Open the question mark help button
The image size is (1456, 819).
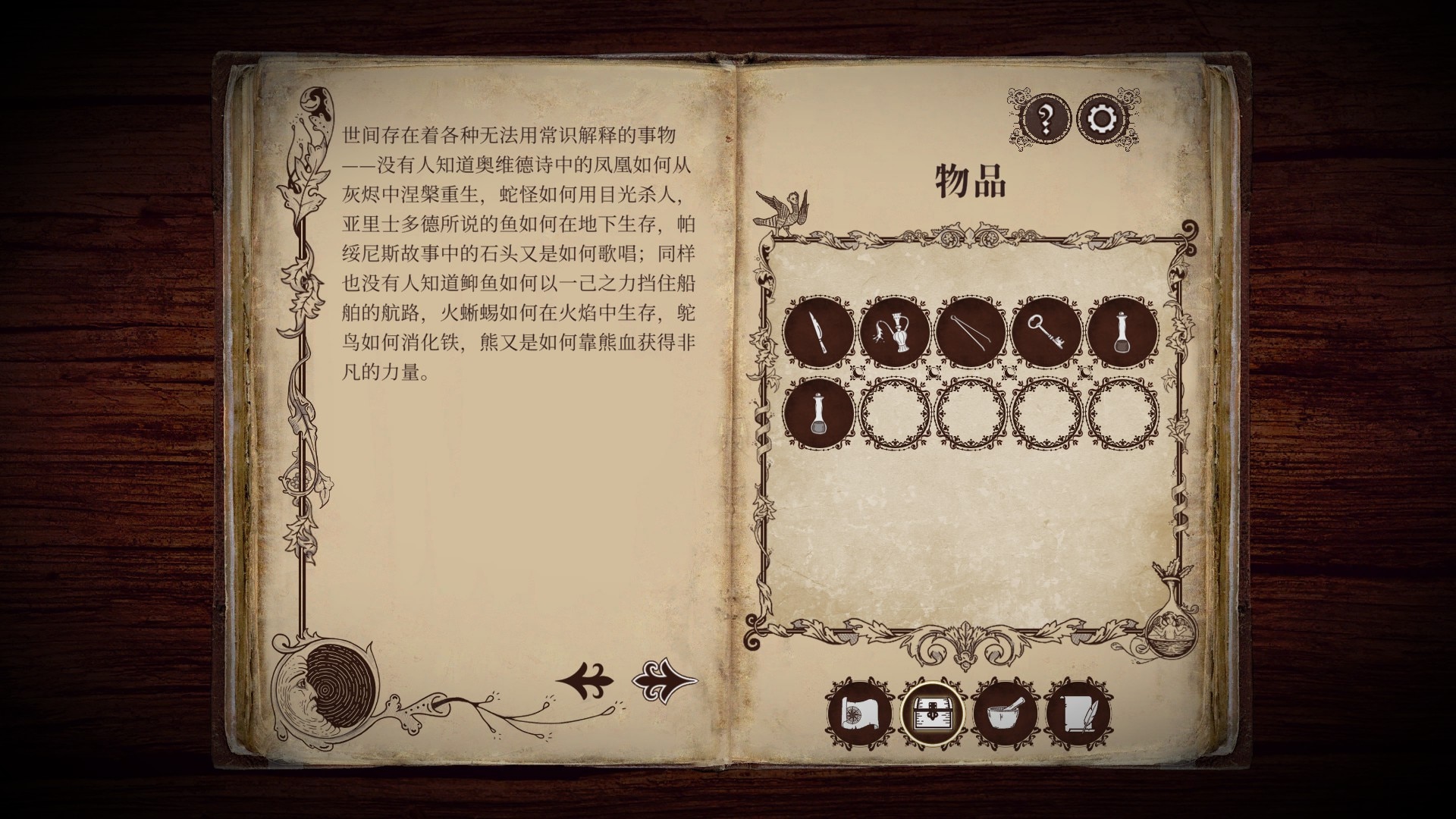tap(1046, 119)
